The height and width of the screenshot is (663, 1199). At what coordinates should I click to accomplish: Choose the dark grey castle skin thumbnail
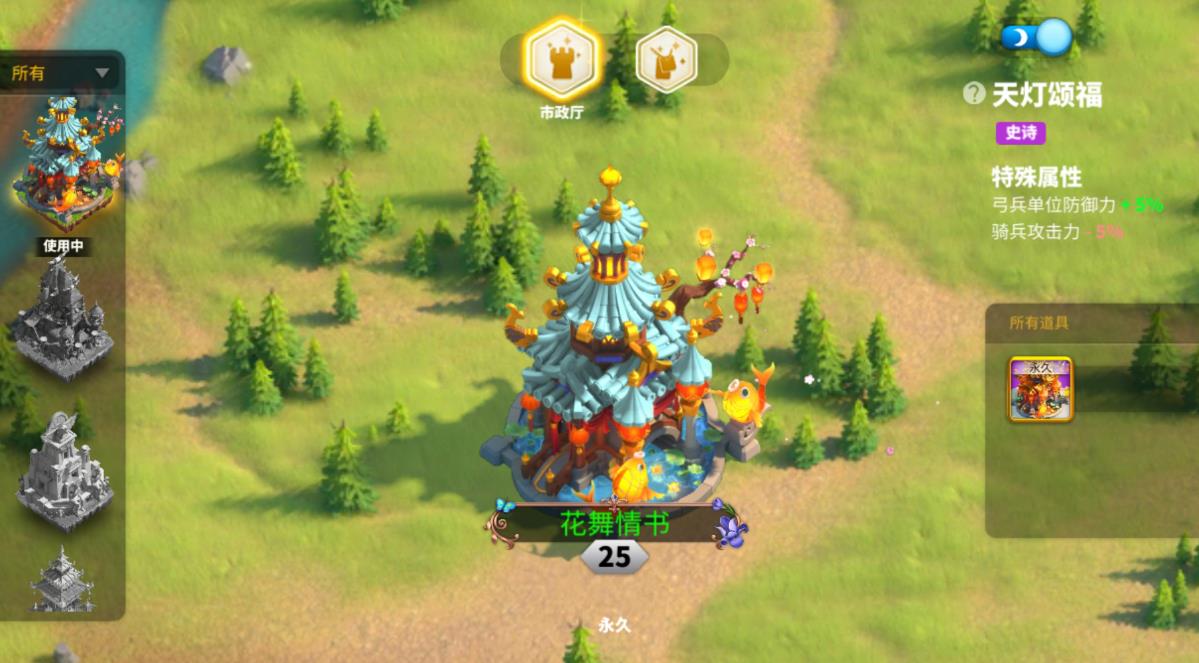click(63, 319)
